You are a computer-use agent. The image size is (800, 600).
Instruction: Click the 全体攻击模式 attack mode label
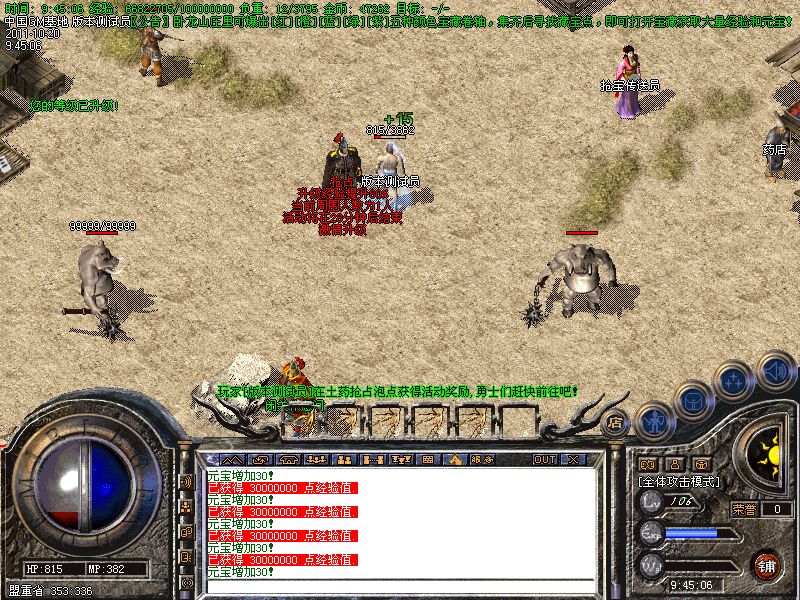(x=677, y=482)
